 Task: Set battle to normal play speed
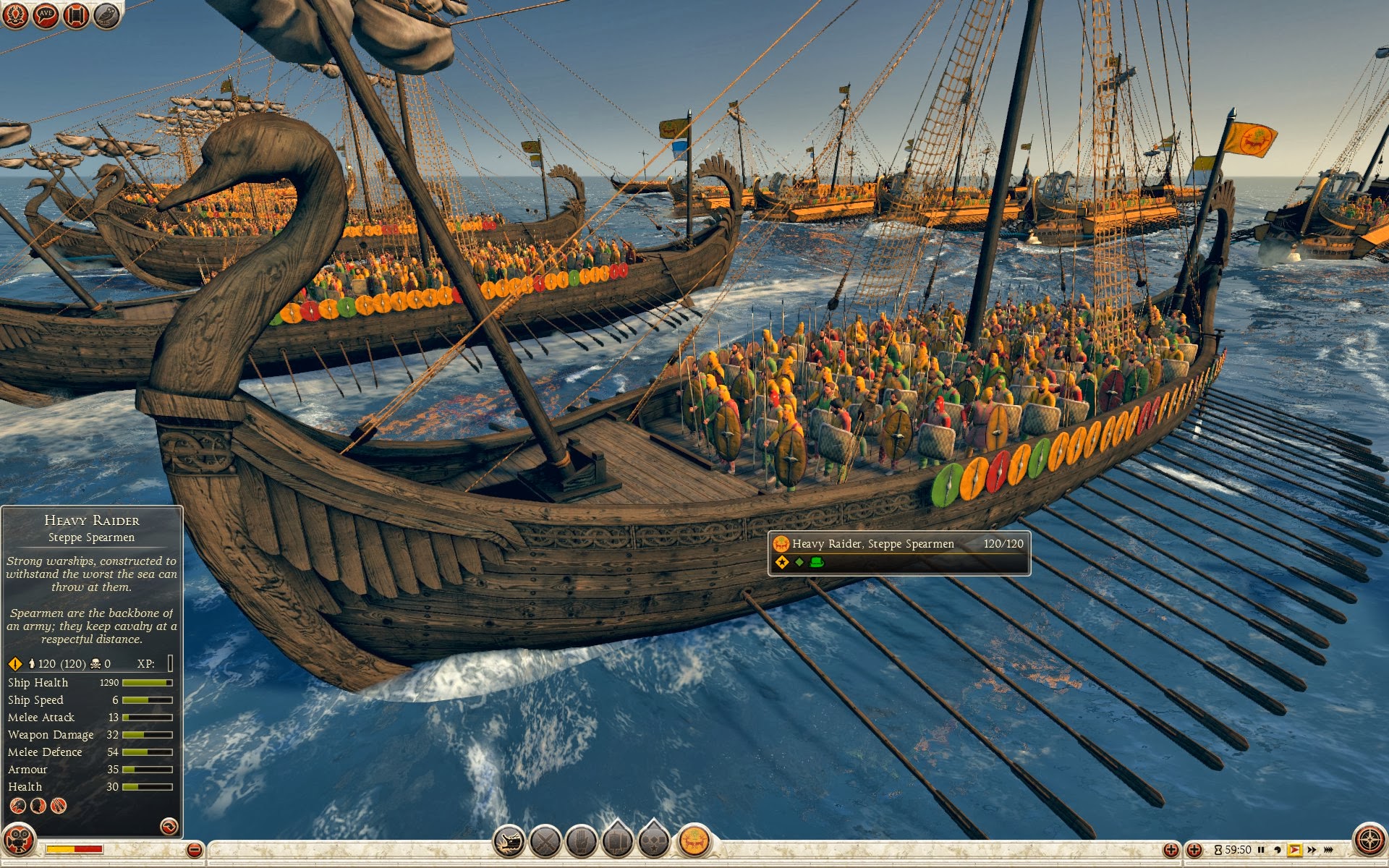click(1294, 850)
